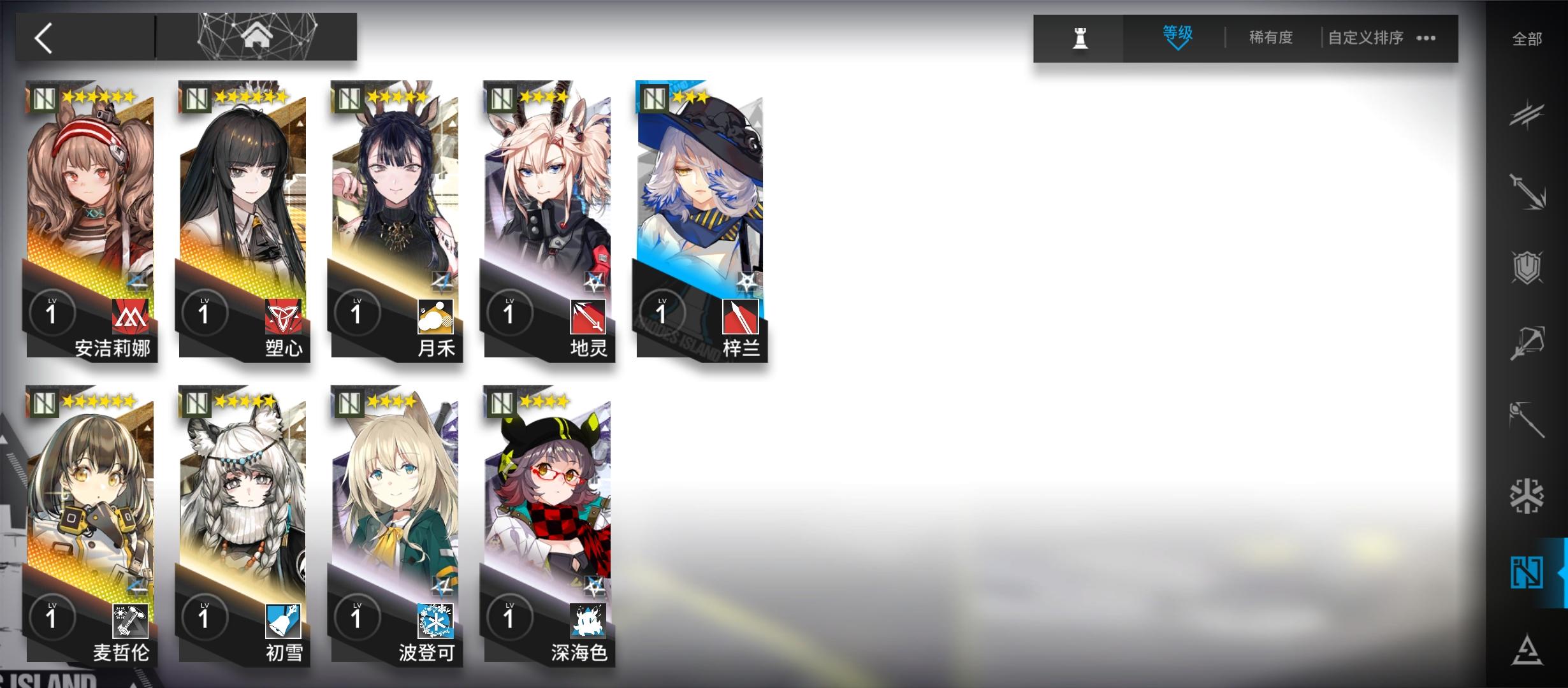The width and height of the screenshot is (1568, 688).
Task: Select the Vanguard class filter icon
Action: pos(1527,115)
